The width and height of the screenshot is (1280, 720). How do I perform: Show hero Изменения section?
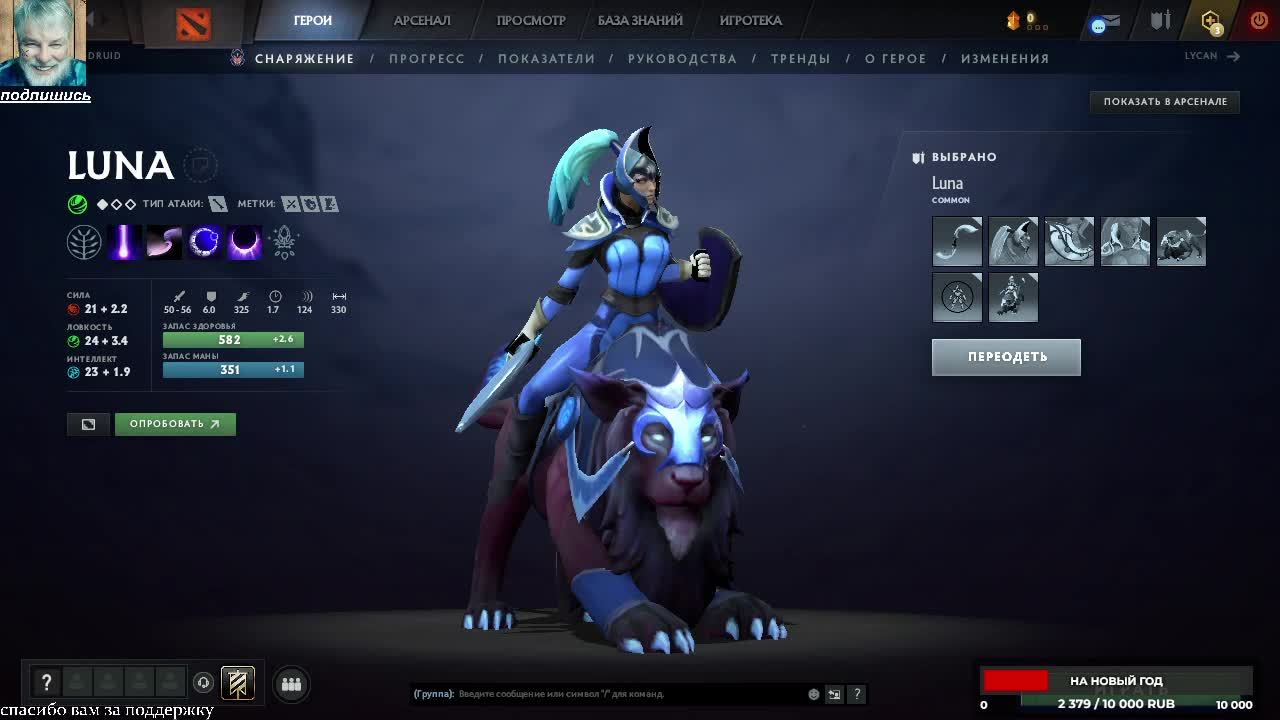[x=1005, y=59]
